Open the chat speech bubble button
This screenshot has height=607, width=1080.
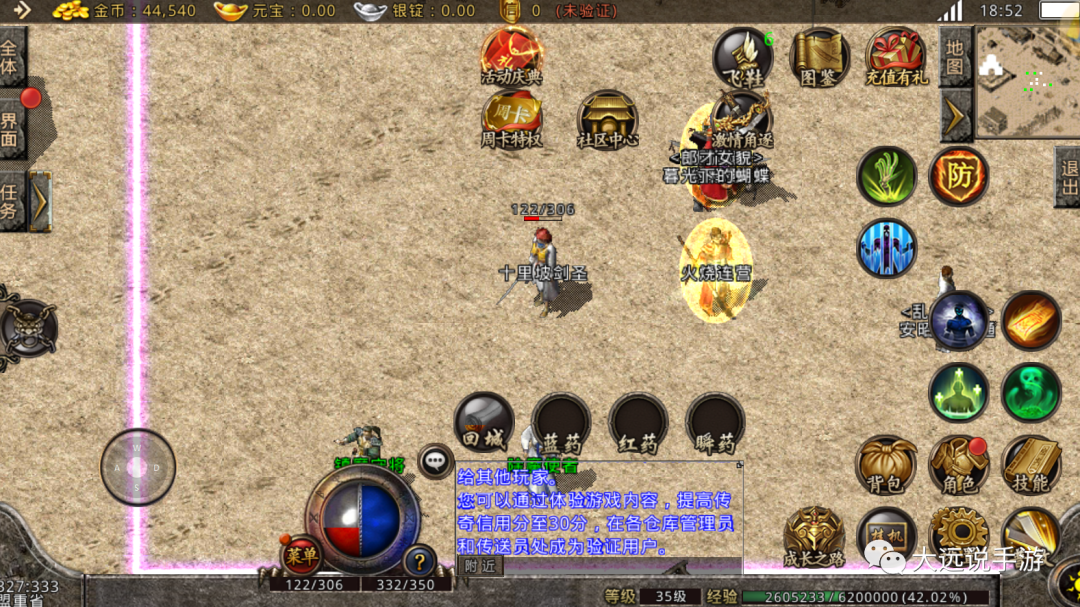point(435,461)
